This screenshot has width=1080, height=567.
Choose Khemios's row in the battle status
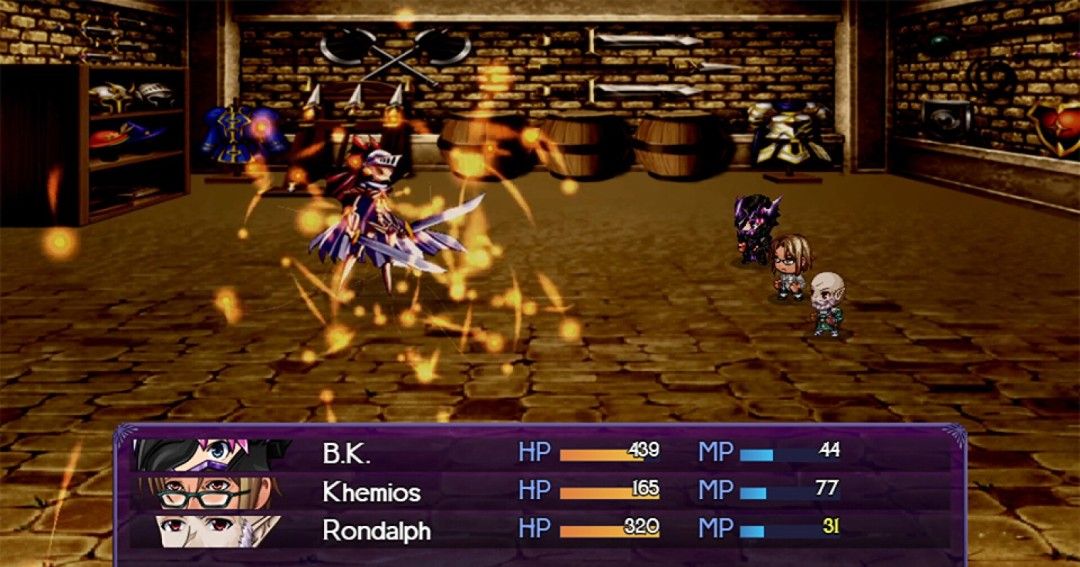pos(371,492)
